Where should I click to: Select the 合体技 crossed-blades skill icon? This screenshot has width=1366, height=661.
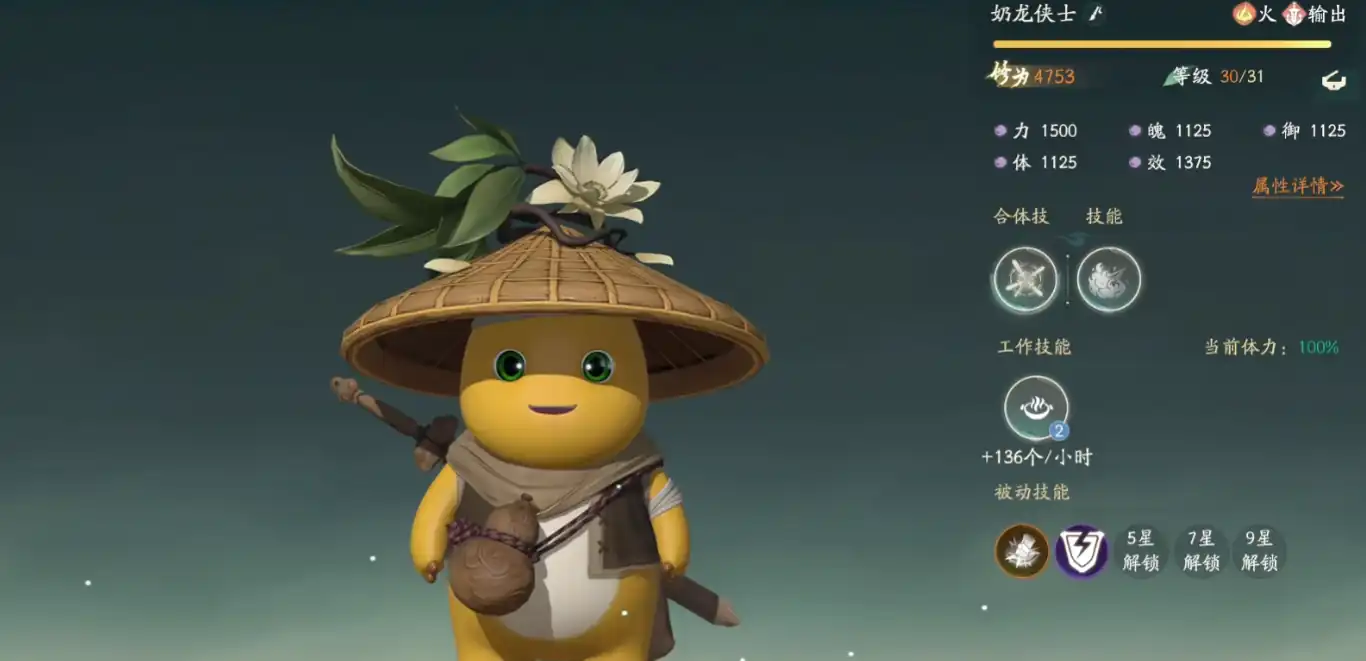pyautogui.click(x=1025, y=279)
